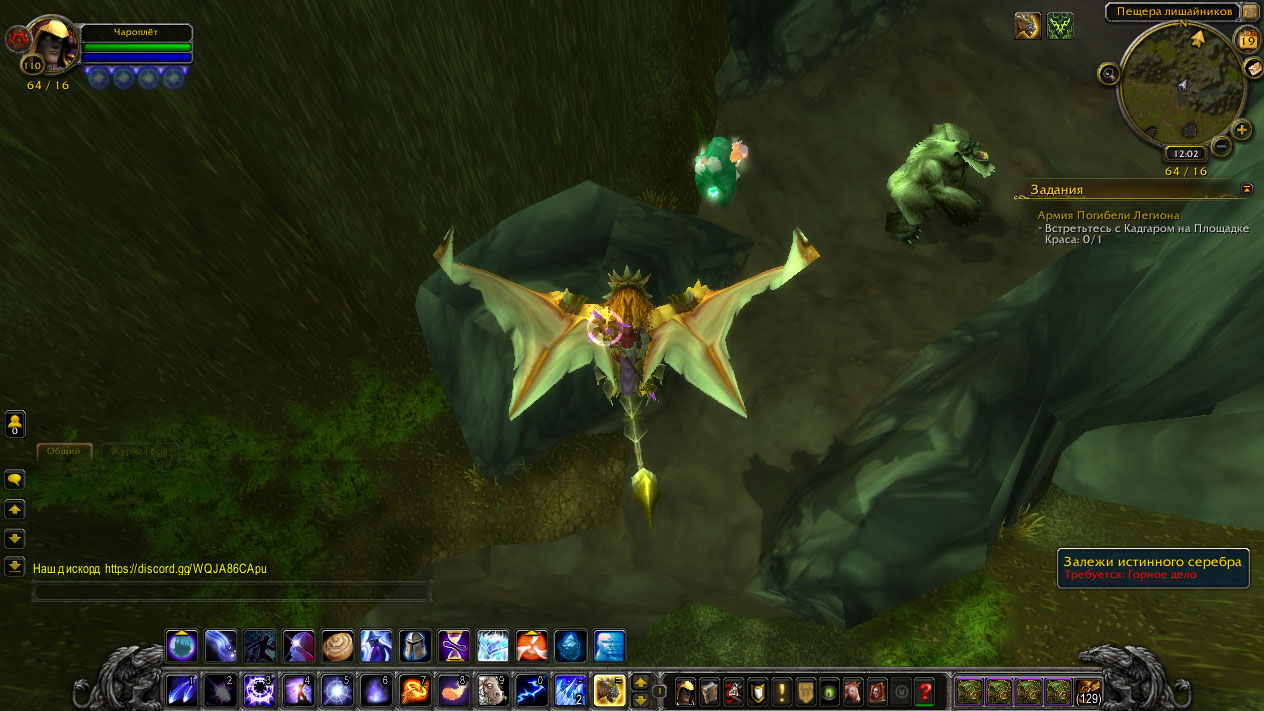Open the mail envelope icon by the minimap
1264x711 pixels.
[1254, 68]
